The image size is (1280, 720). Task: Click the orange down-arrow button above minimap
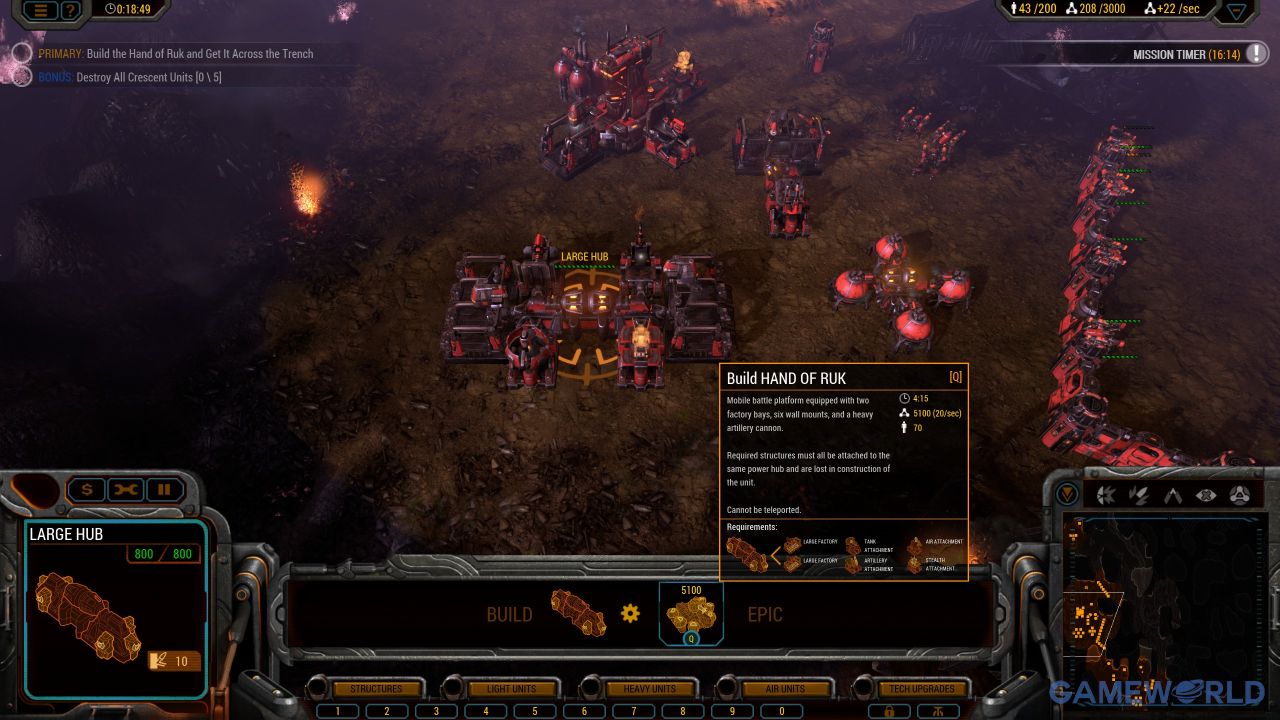click(x=1068, y=494)
